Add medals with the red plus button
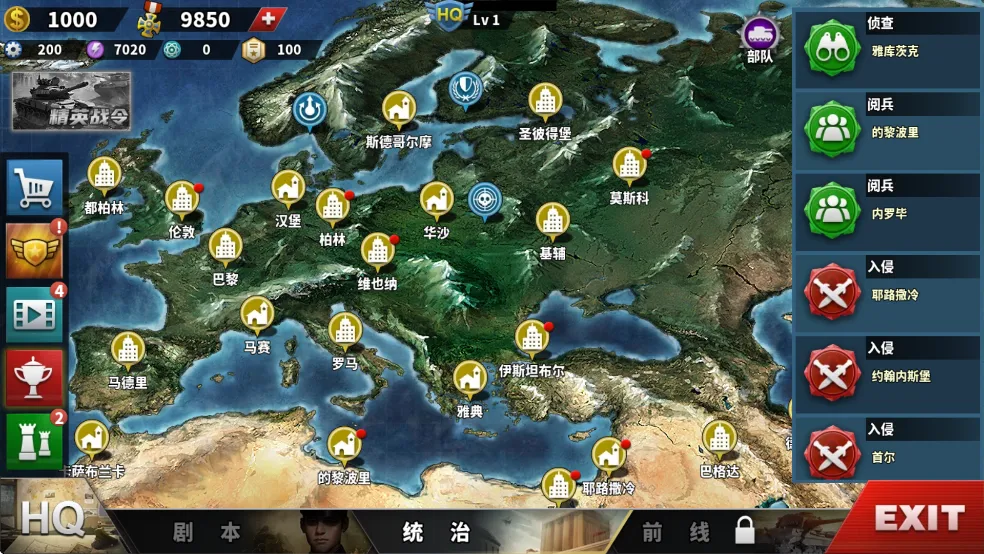The width and height of the screenshot is (984, 554). [x=266, y=20]
